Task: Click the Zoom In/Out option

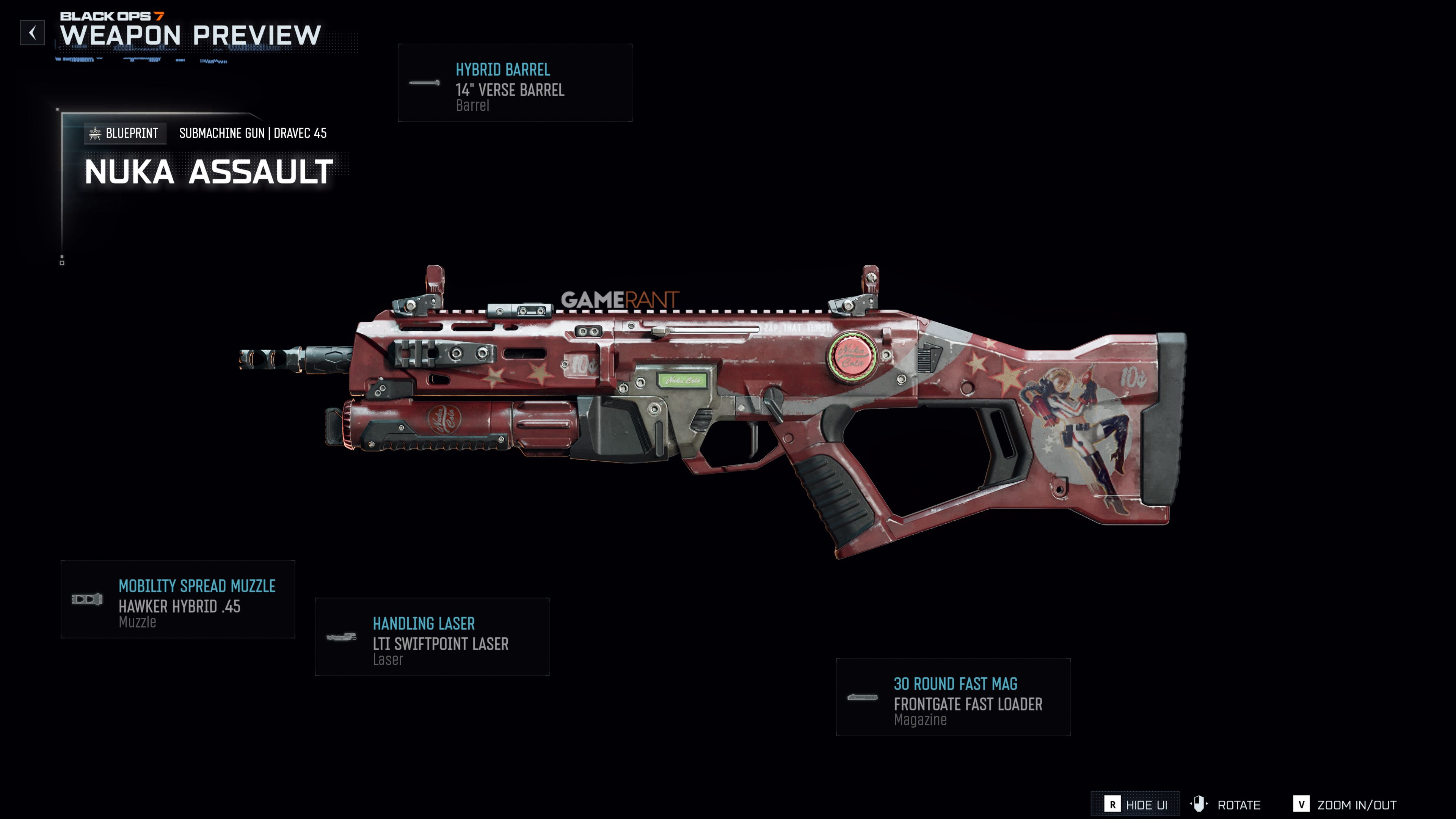Action: (x=1345, y=804)
